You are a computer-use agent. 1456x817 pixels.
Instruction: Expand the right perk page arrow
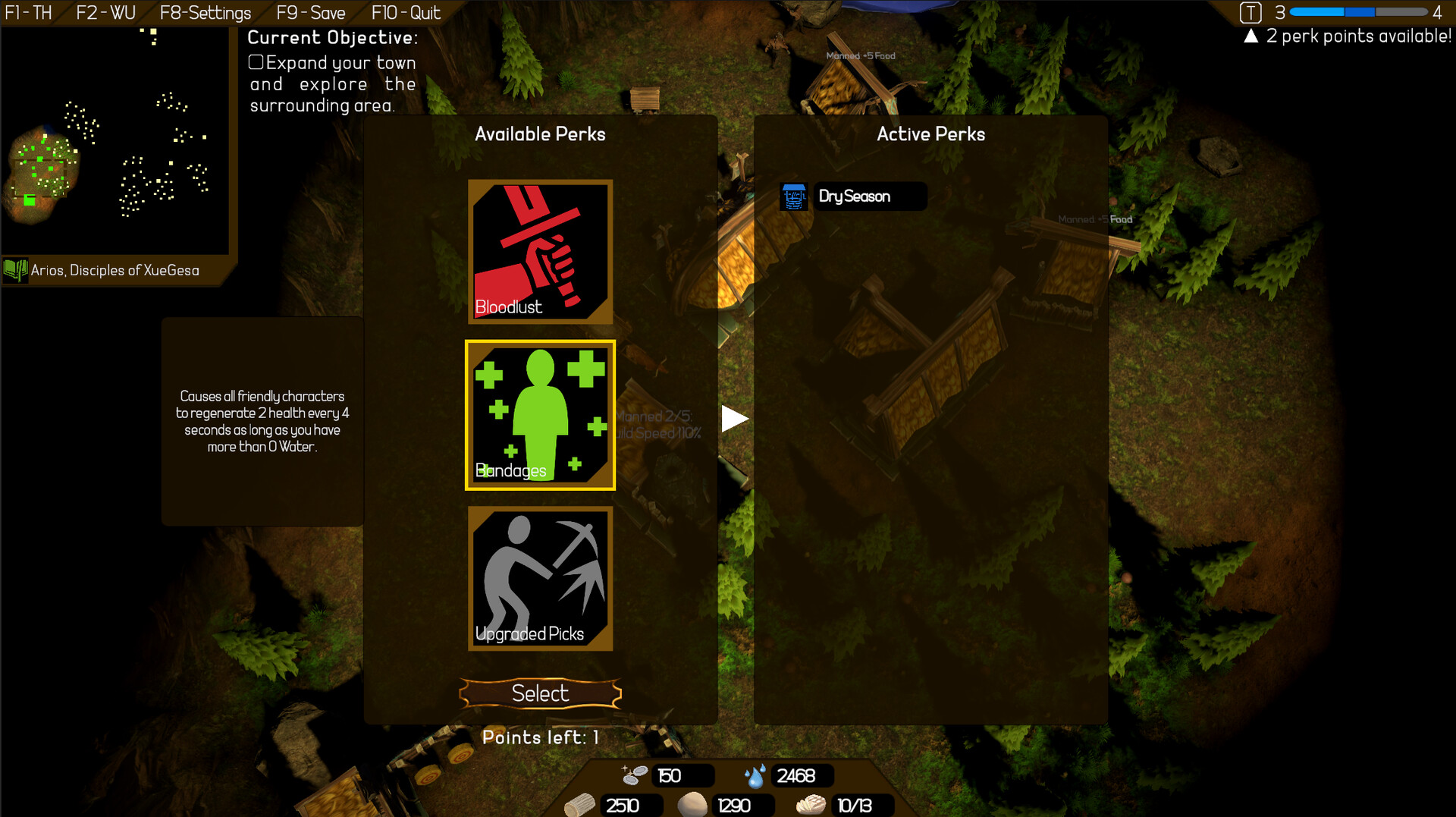click(x=735, y=416)
